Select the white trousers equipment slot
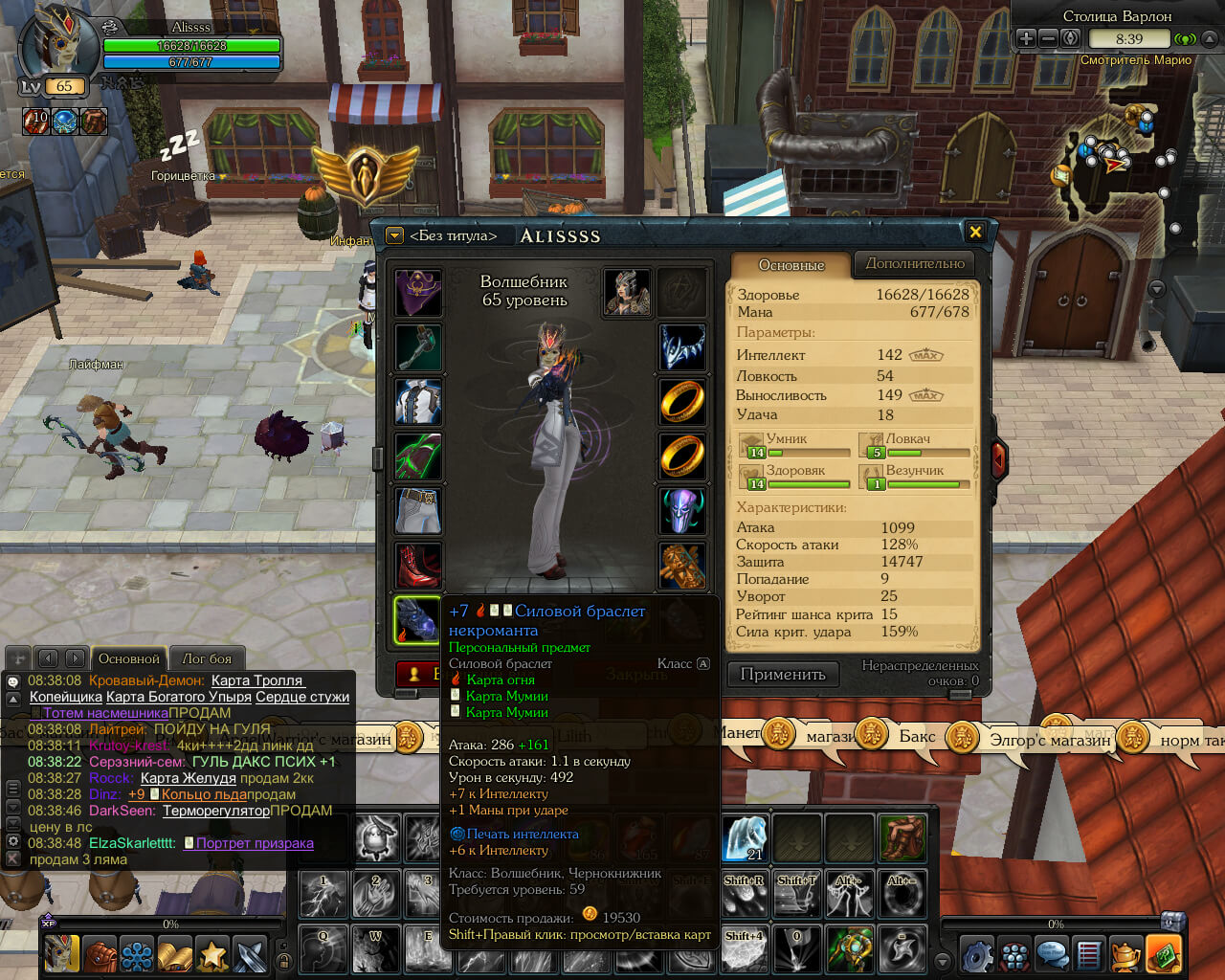1225x980 pixels. point(418,510)
